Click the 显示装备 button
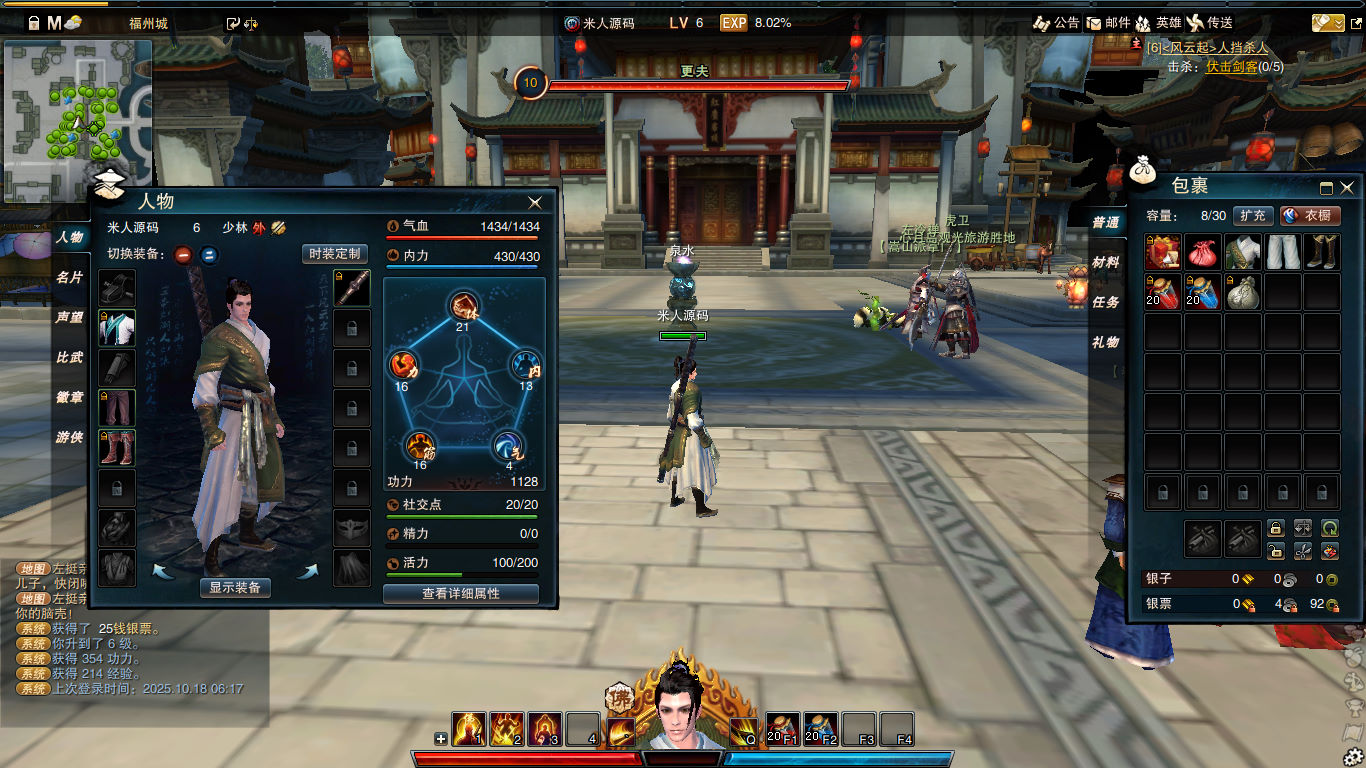This screenshot has width=1366, height=768. click(235, 588)
